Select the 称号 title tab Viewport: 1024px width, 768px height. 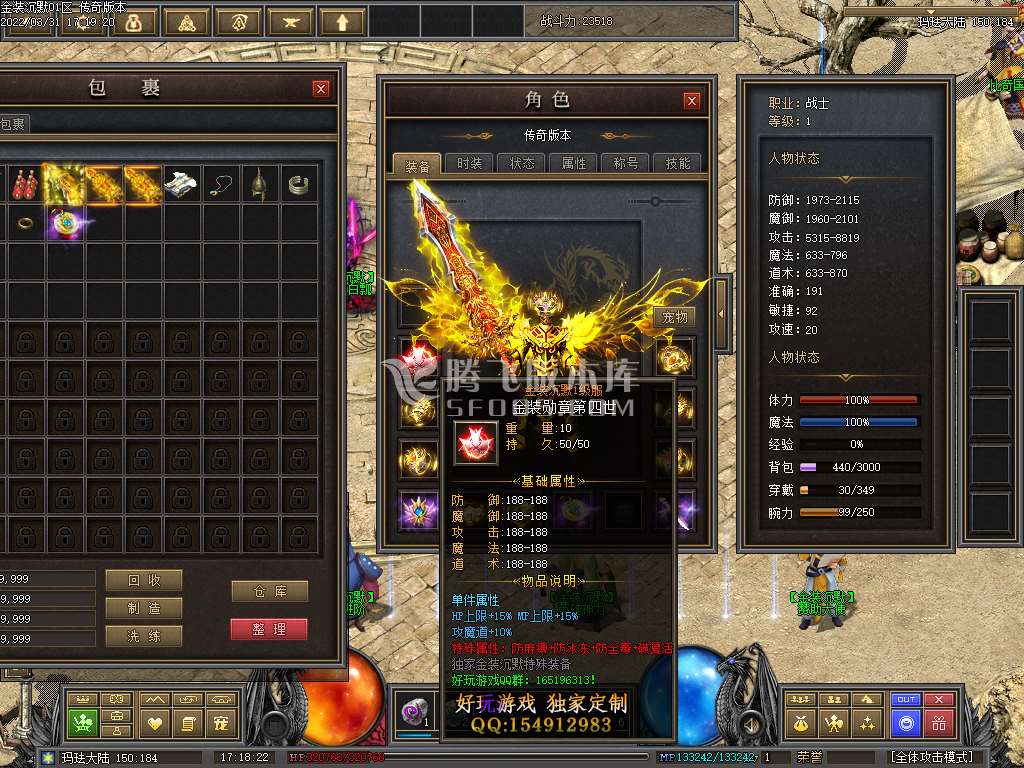(x=626, y=163)
